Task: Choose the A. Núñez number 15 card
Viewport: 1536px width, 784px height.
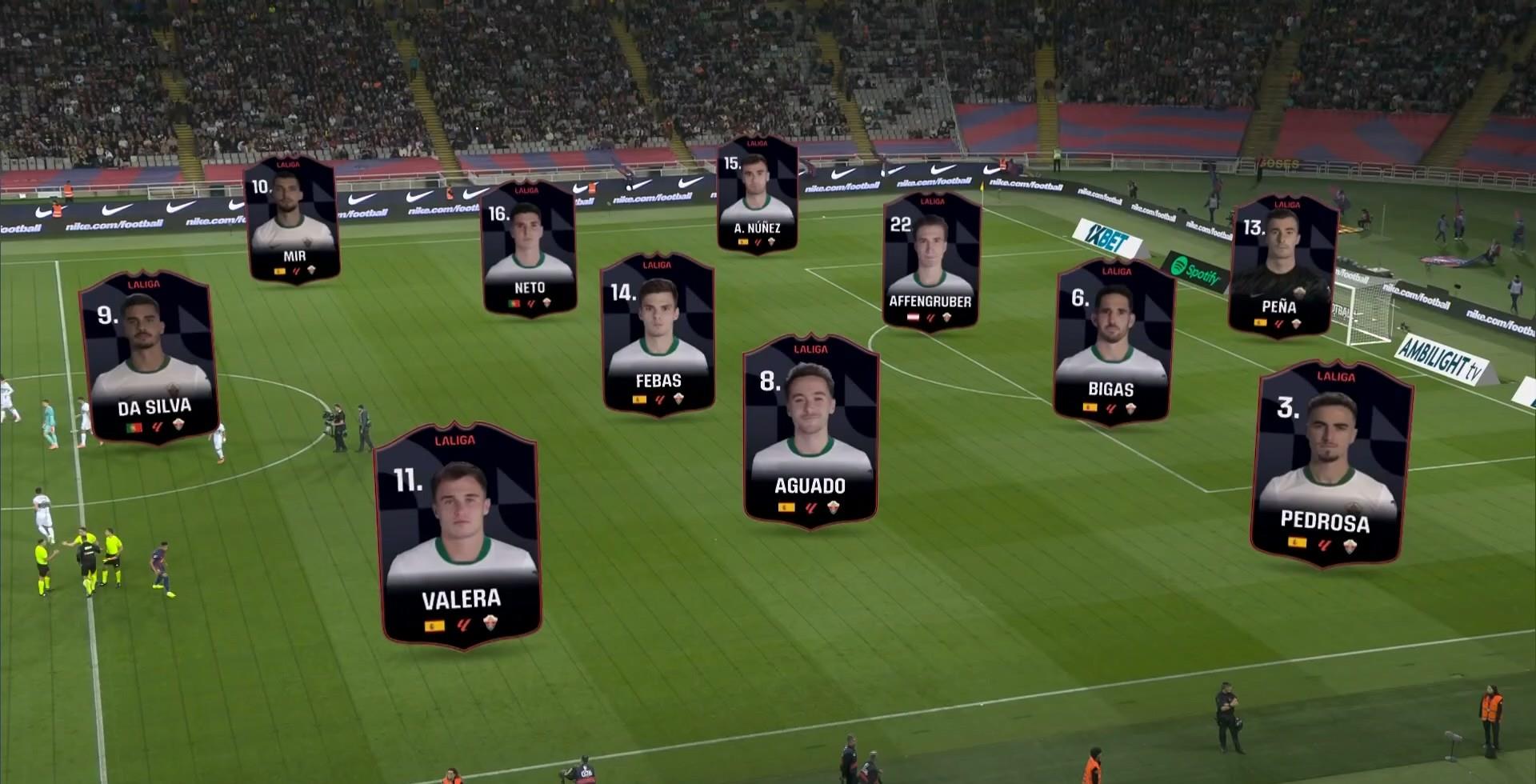Action: click(x=757, y=194)
